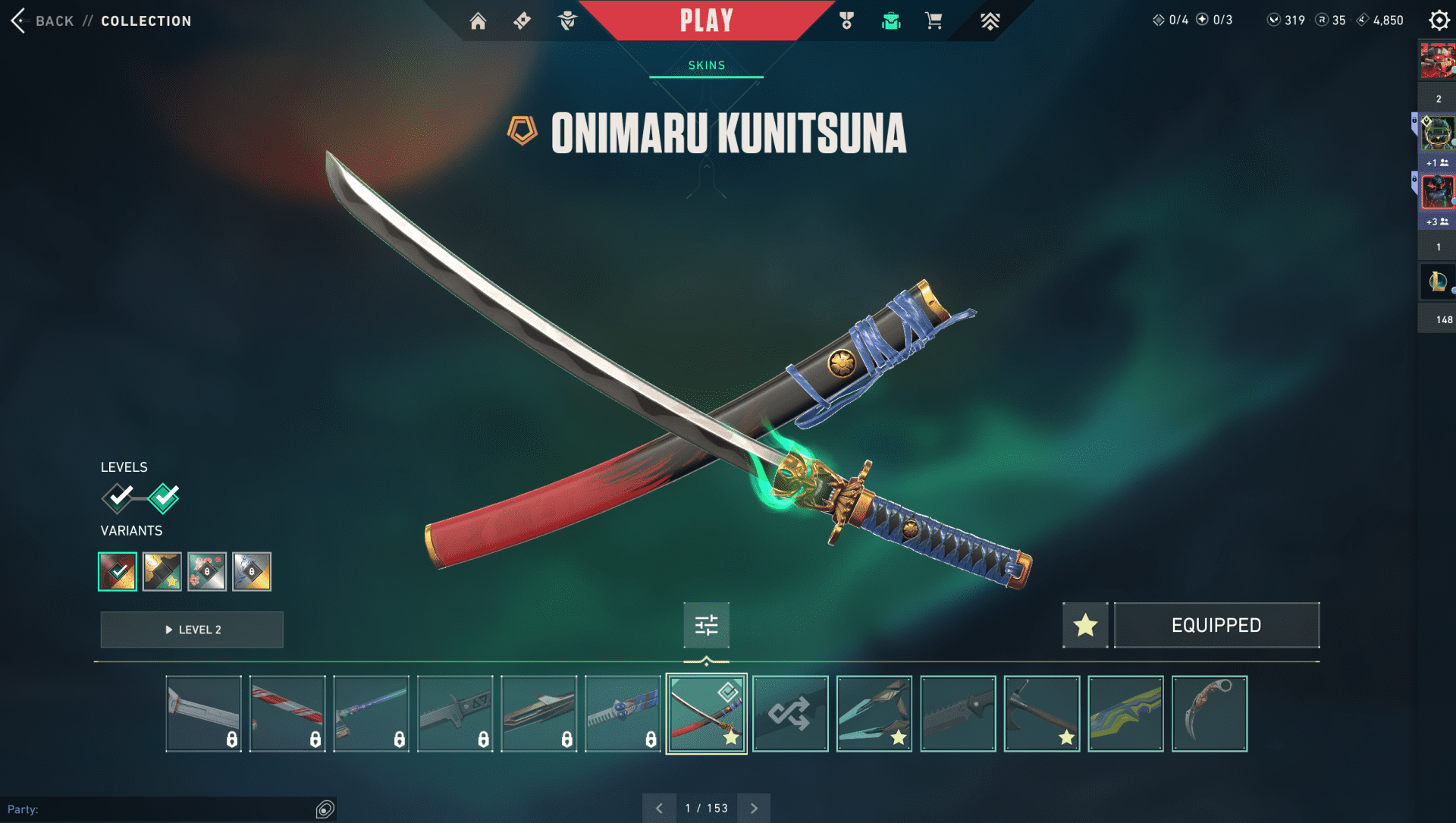Open the shopping cart

click(x=934, y=20)
